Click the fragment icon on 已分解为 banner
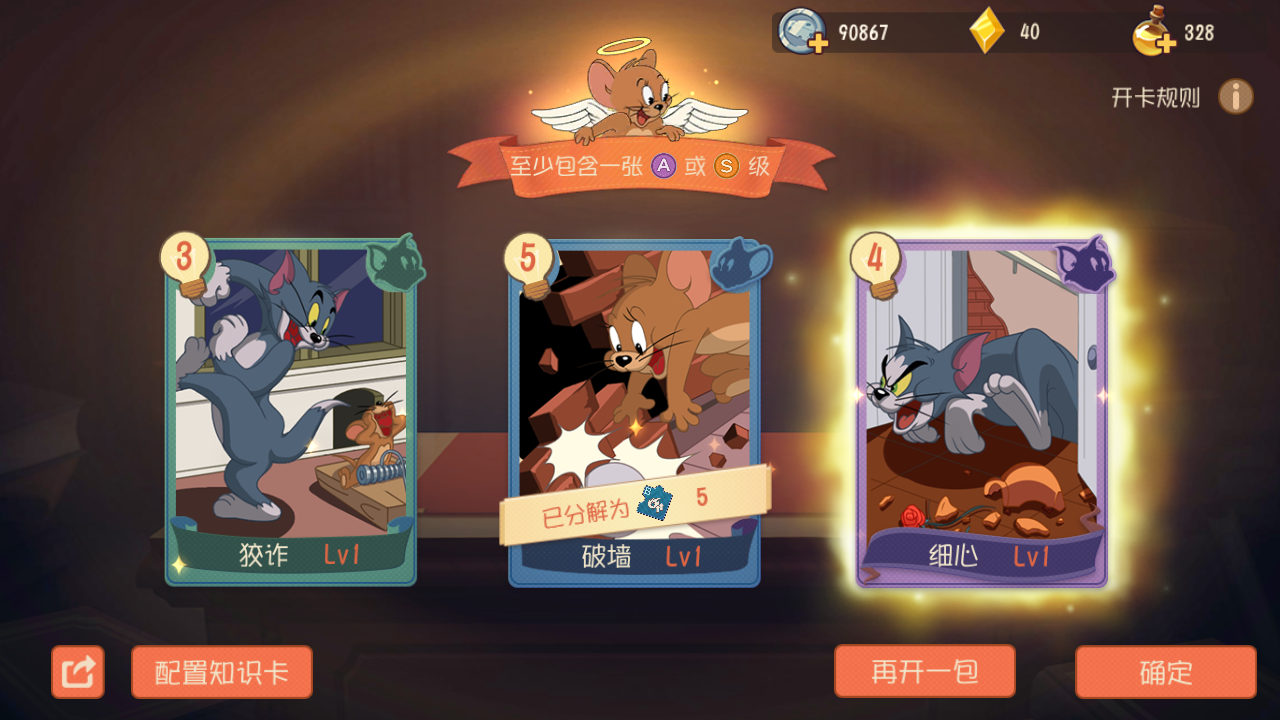This screenshot has height=720, width=1280. coord(655,503)
